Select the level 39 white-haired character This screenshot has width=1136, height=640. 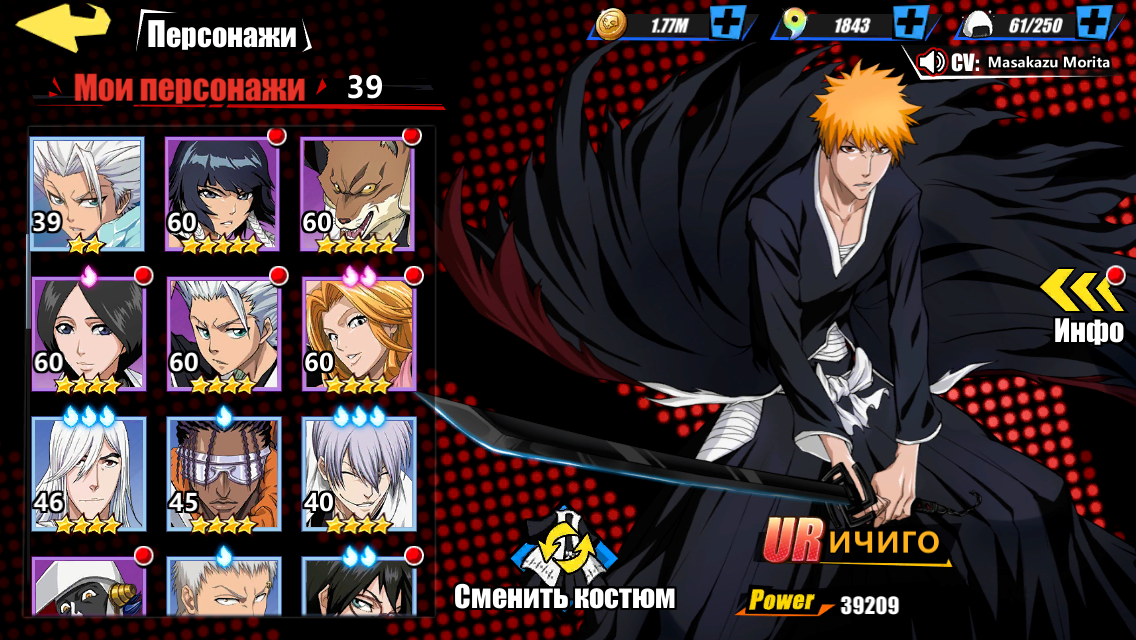coord(88,193)
